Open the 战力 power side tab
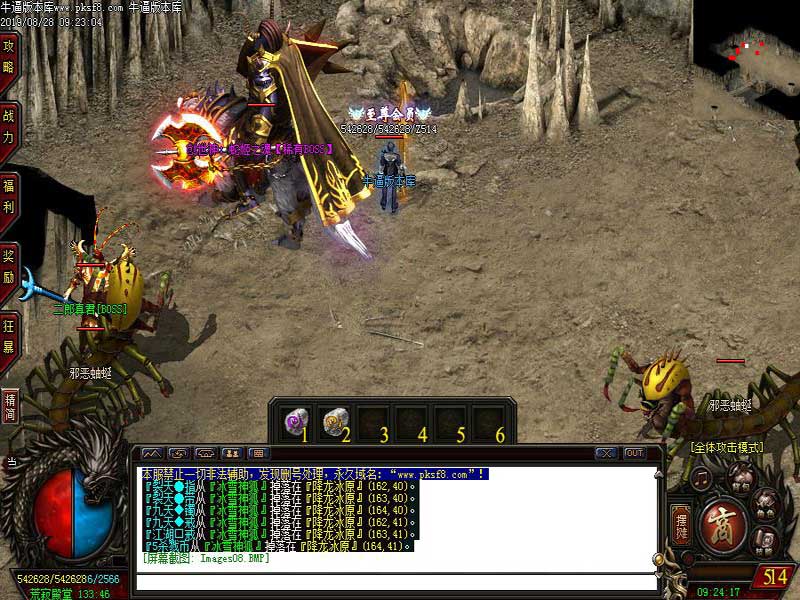Image resolution: width=800 pixels, height=600 pixels. tap(9, 126)
